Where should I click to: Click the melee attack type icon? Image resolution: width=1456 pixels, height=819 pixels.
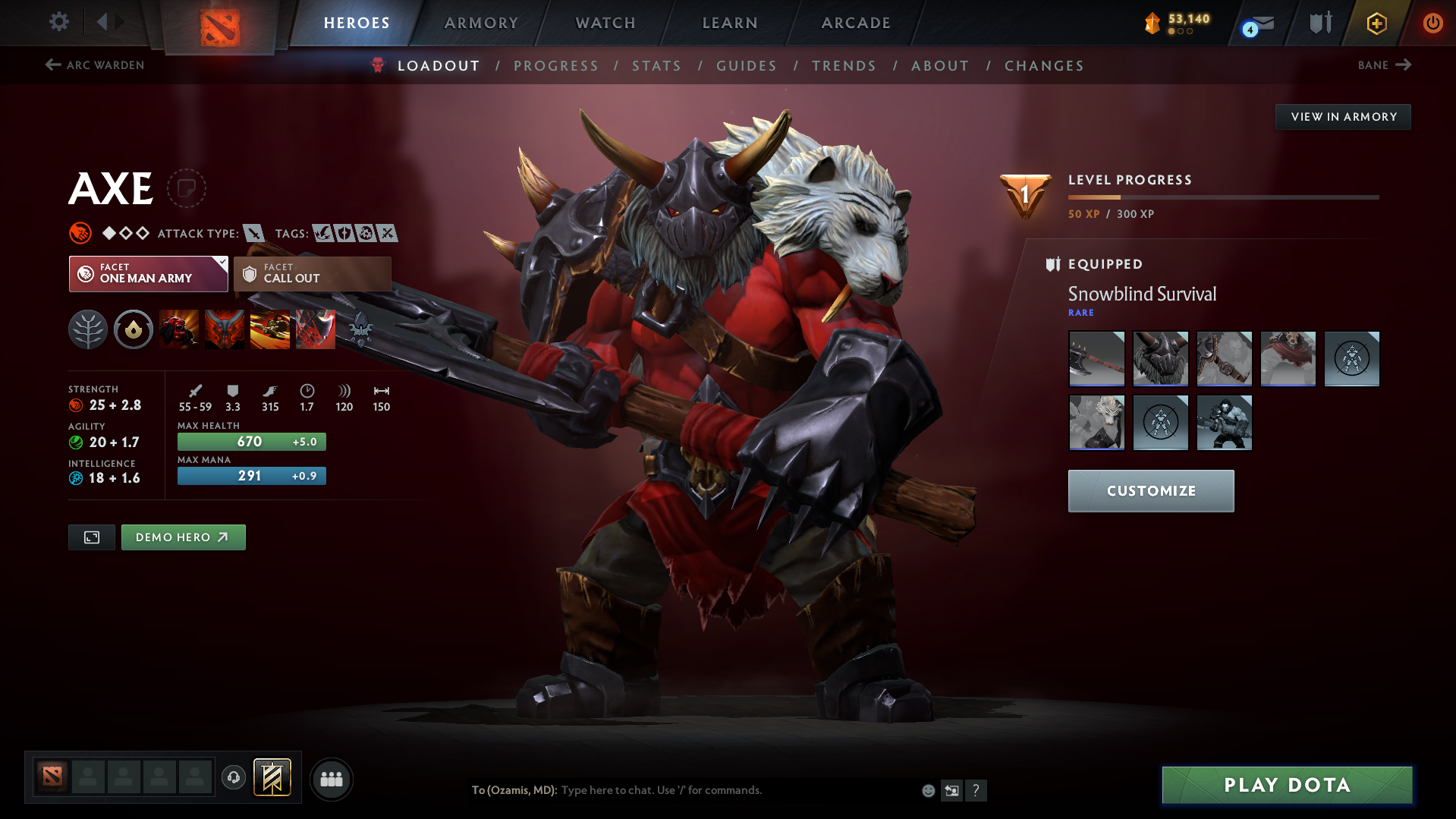click(x=255, y=234)
